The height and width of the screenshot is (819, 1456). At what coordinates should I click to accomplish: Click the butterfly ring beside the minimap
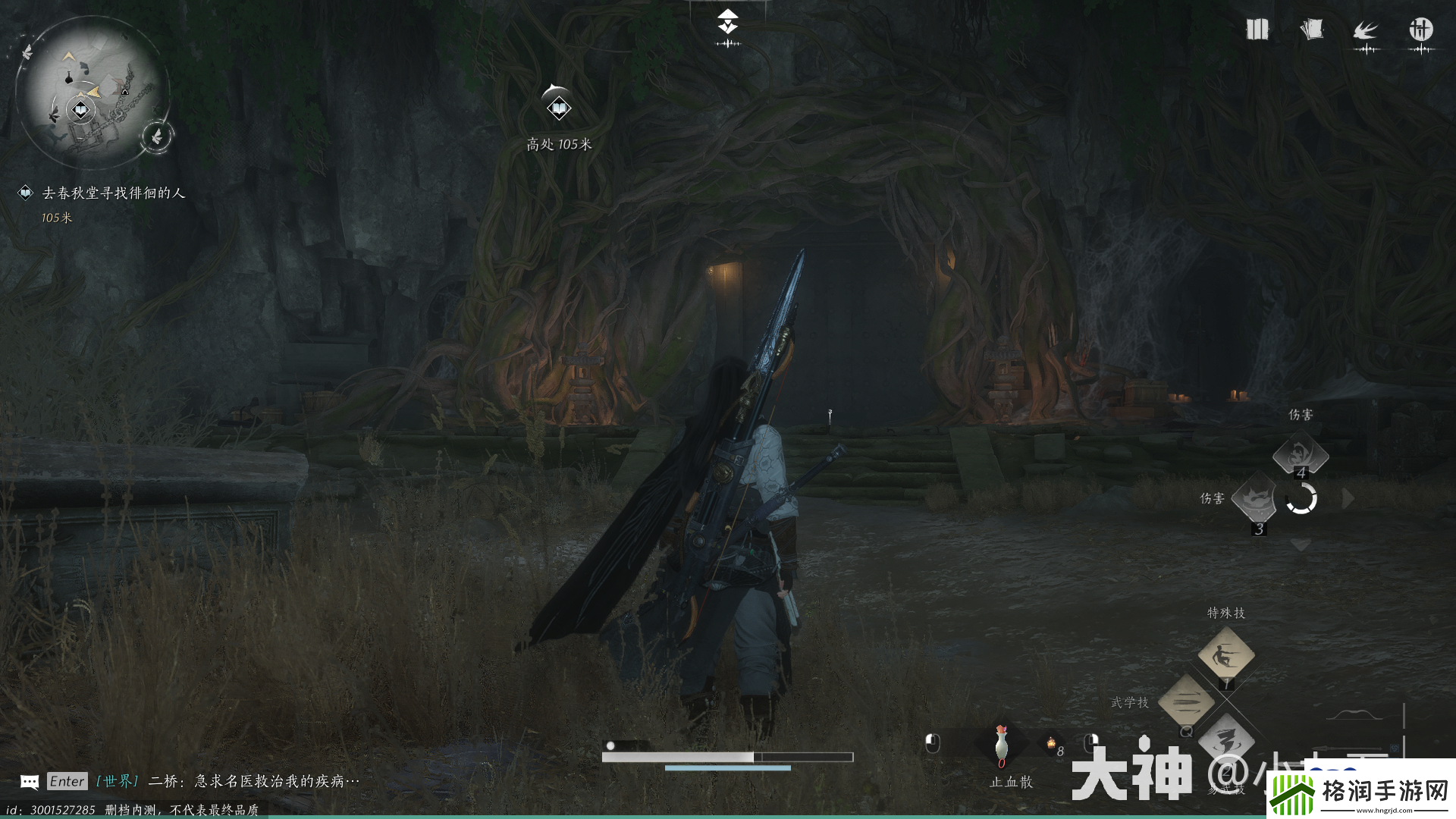tap(158, 136)
